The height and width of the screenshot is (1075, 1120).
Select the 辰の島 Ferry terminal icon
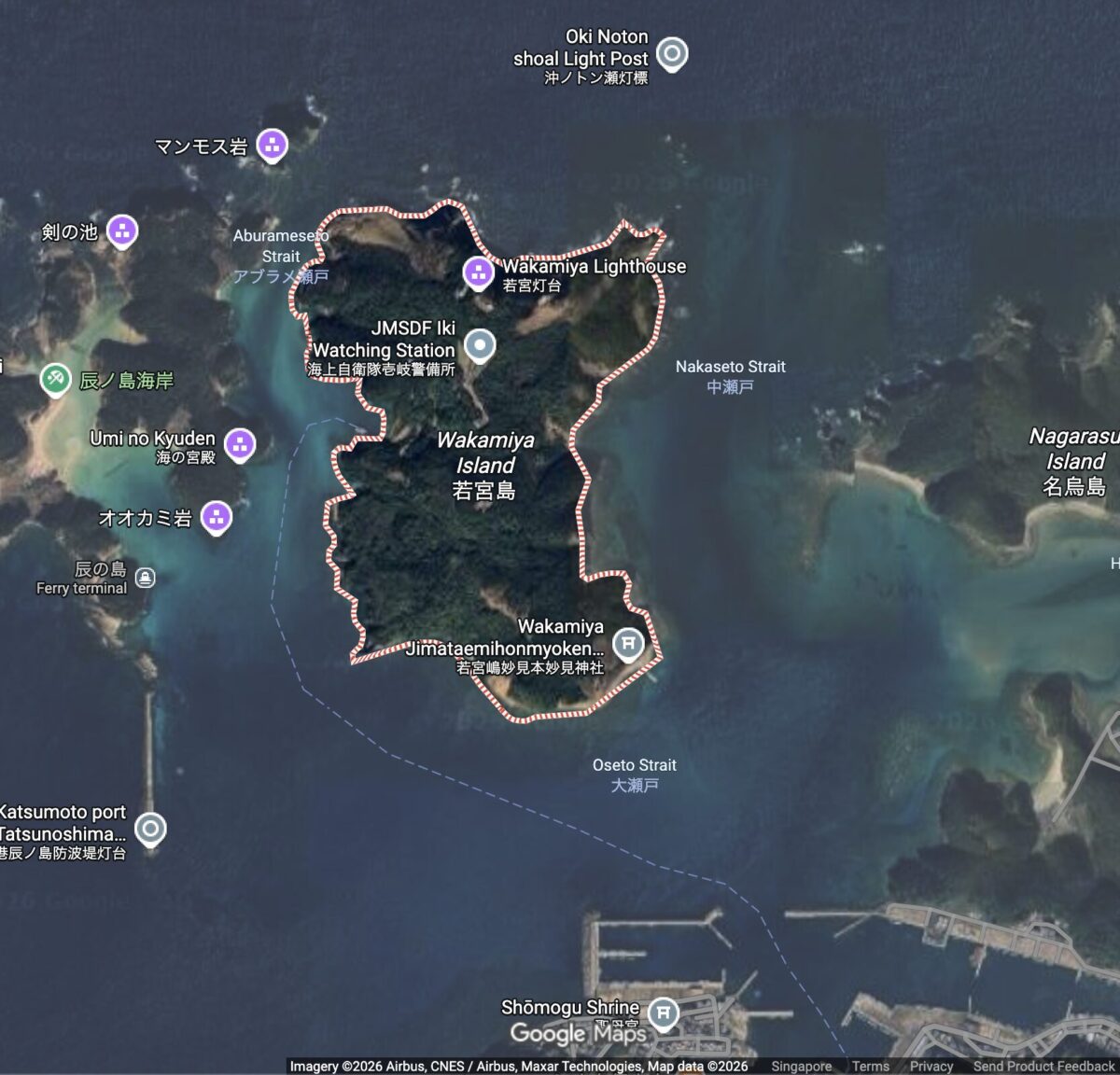145,578
